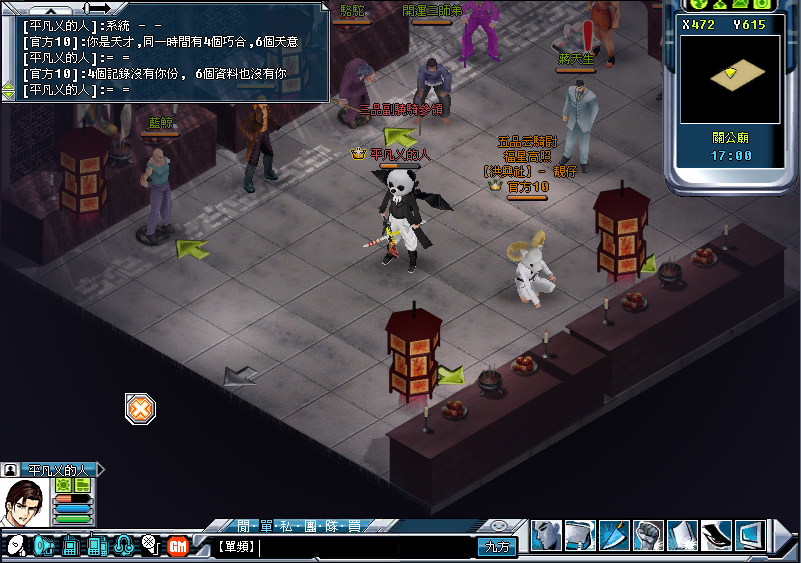Screen dimensions: 801x563
Task: Toggle the green sun status icon by portrait
Action: (63, 485)
